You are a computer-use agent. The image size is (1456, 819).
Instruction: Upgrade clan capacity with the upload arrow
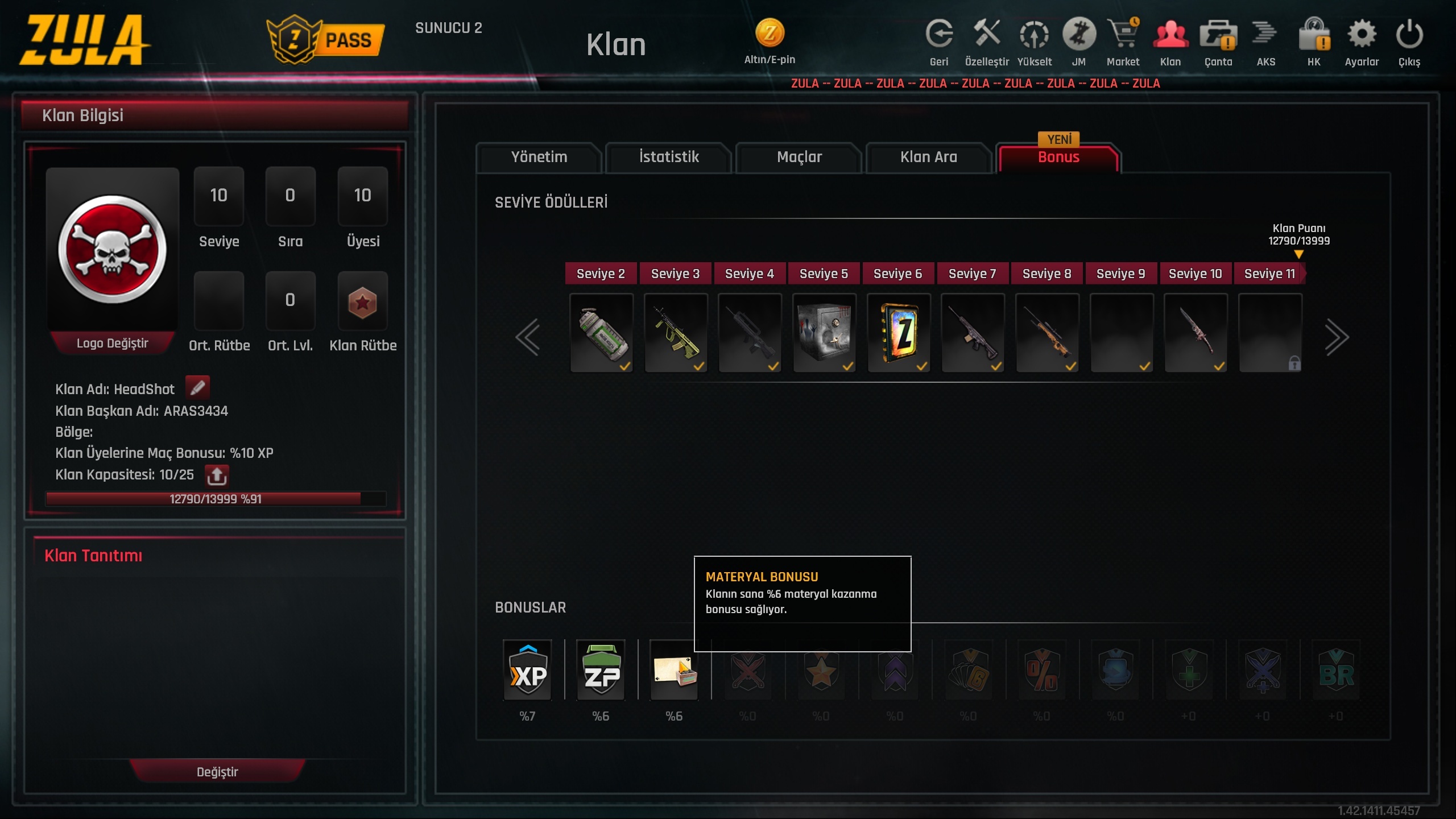(217, 475)
